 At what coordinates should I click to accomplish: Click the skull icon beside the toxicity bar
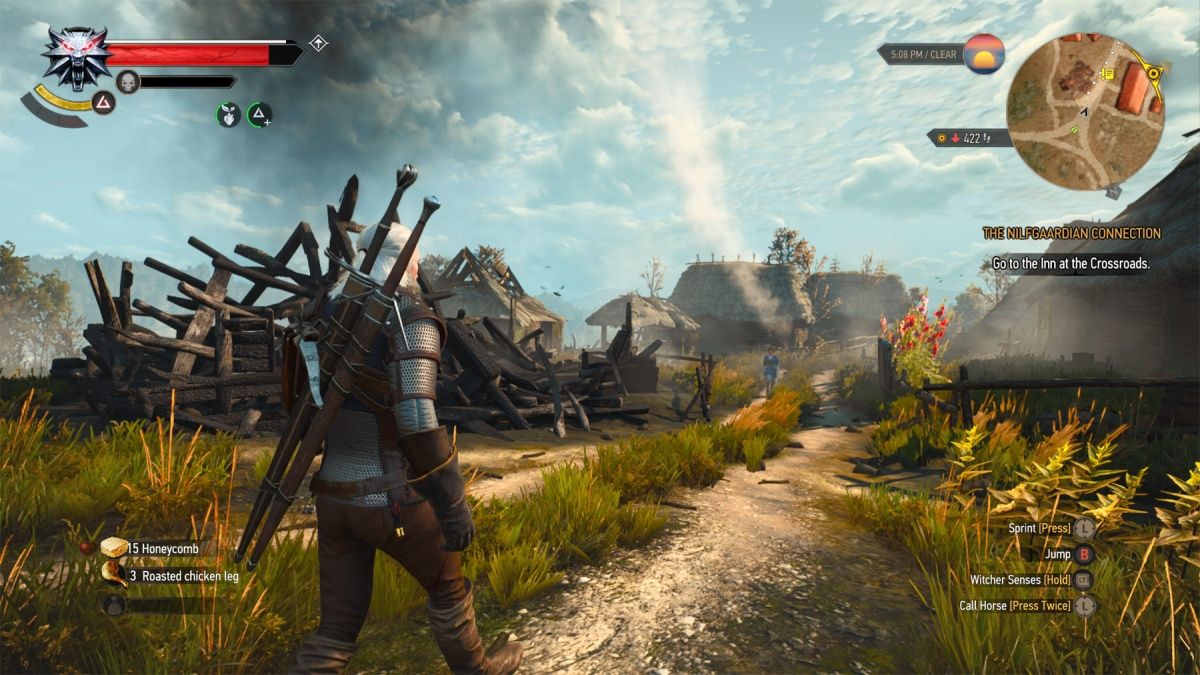(128, 82)
